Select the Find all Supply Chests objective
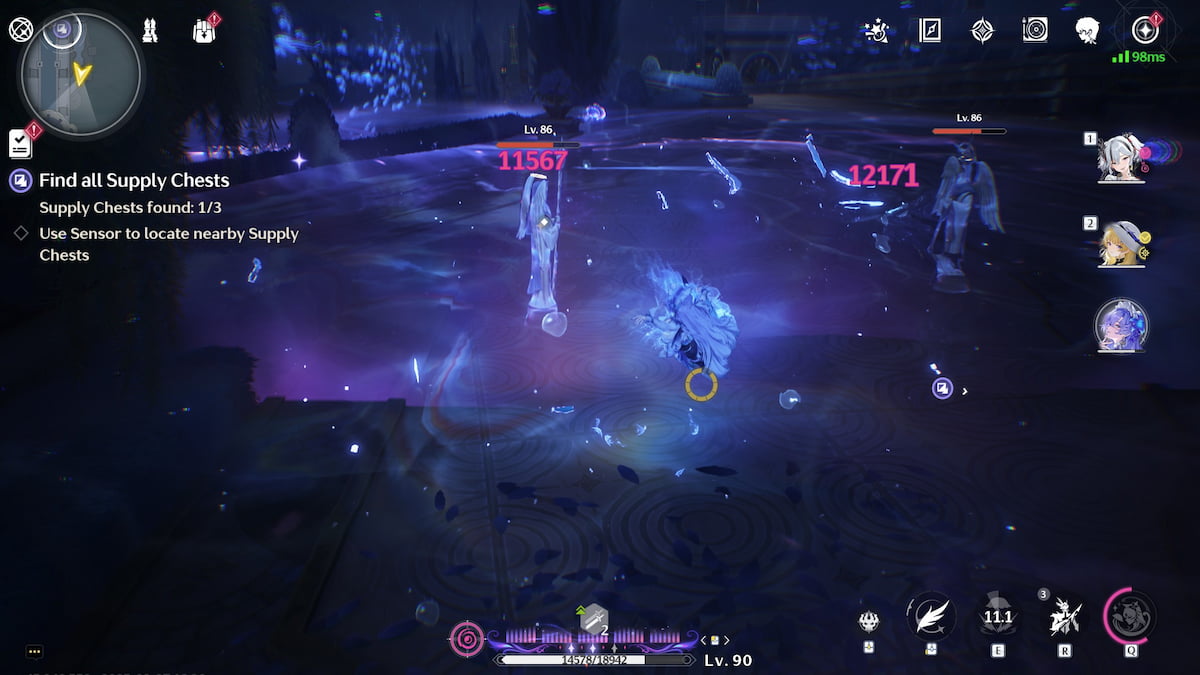 [134, 181]
